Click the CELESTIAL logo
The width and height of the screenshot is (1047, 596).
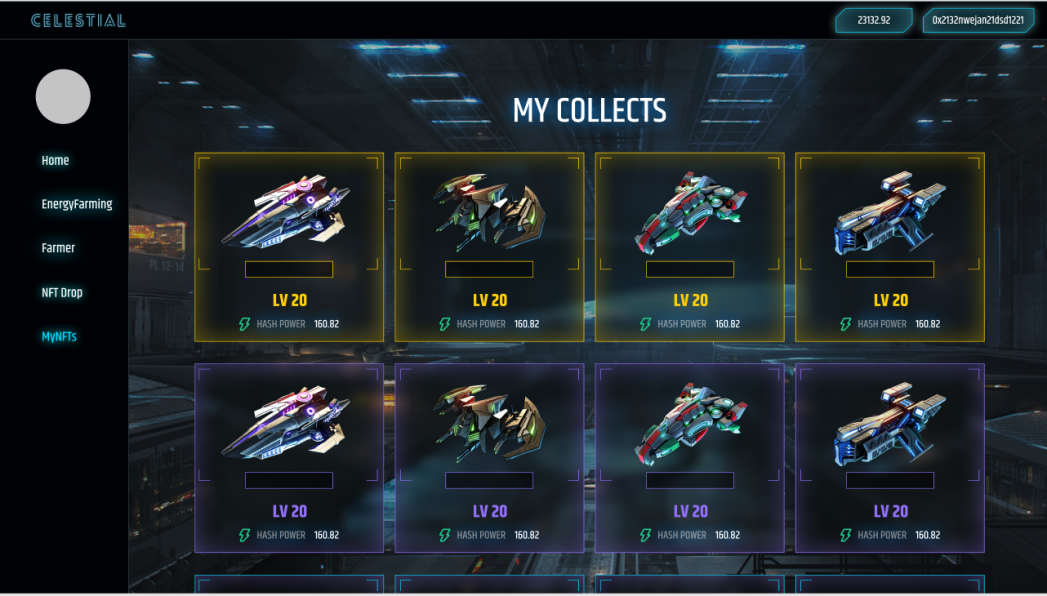click(78, 20)
